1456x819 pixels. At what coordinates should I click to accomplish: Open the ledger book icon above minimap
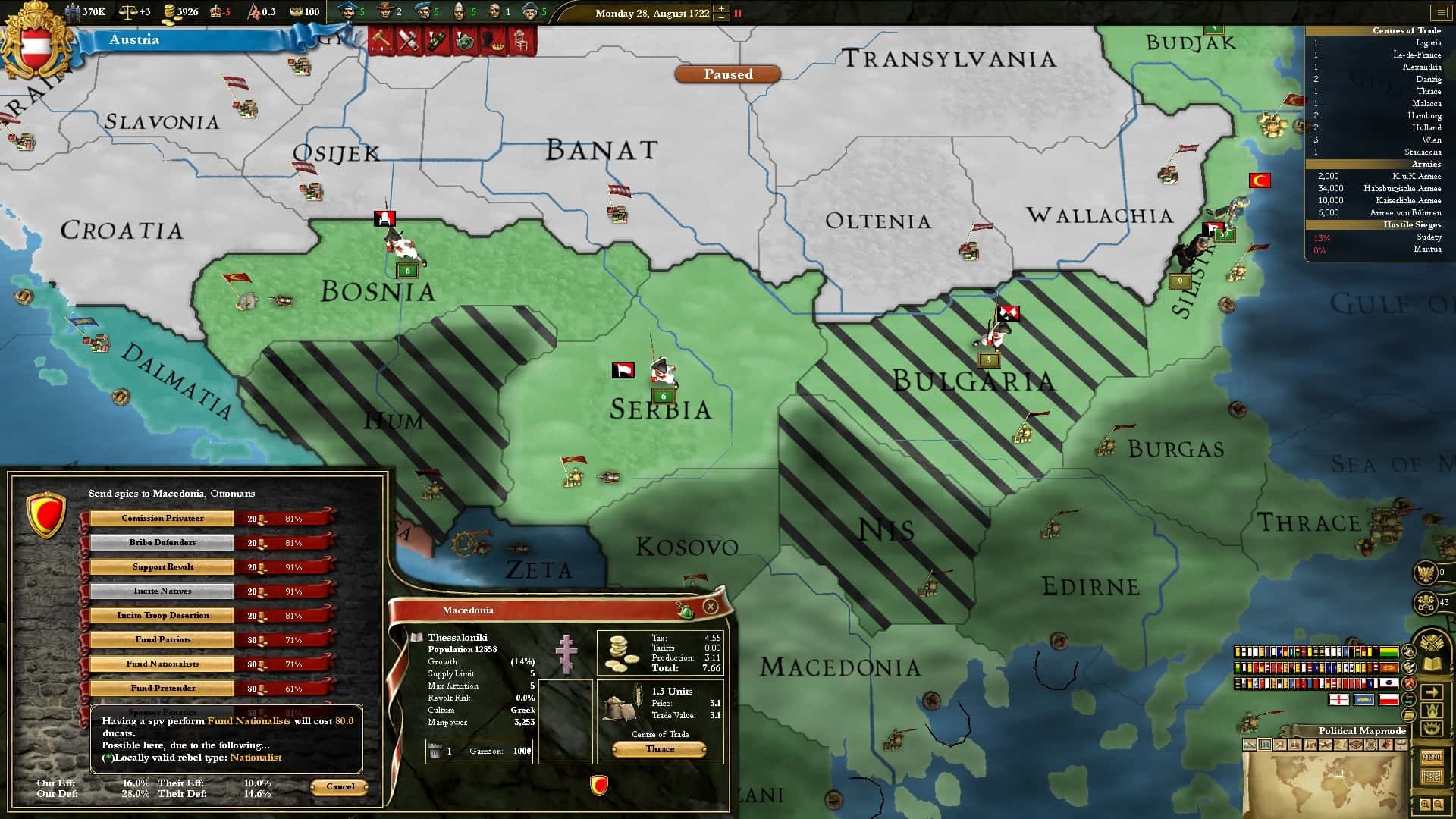(1432, 665)
